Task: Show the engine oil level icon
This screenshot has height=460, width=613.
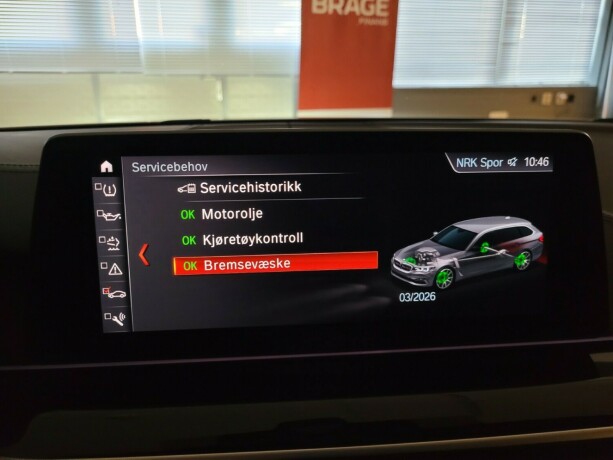Action: pos(109,215)
